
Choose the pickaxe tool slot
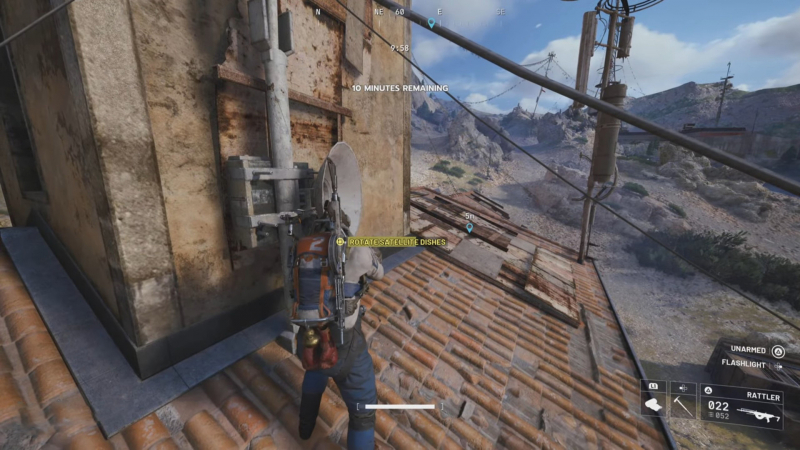click(683, 405)
